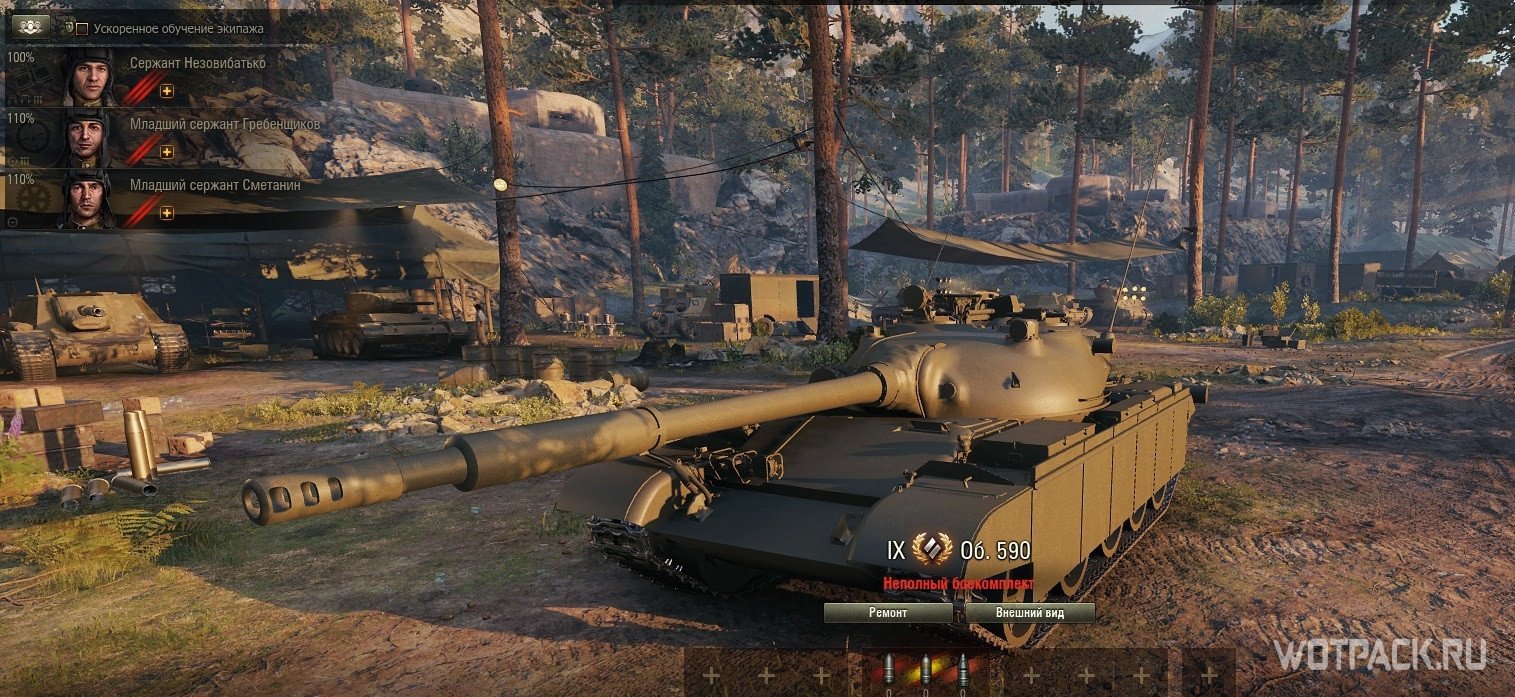Select crew member Сержант Незовибатько
Viewport: 1515px width, 697px height.
point(196,62)
